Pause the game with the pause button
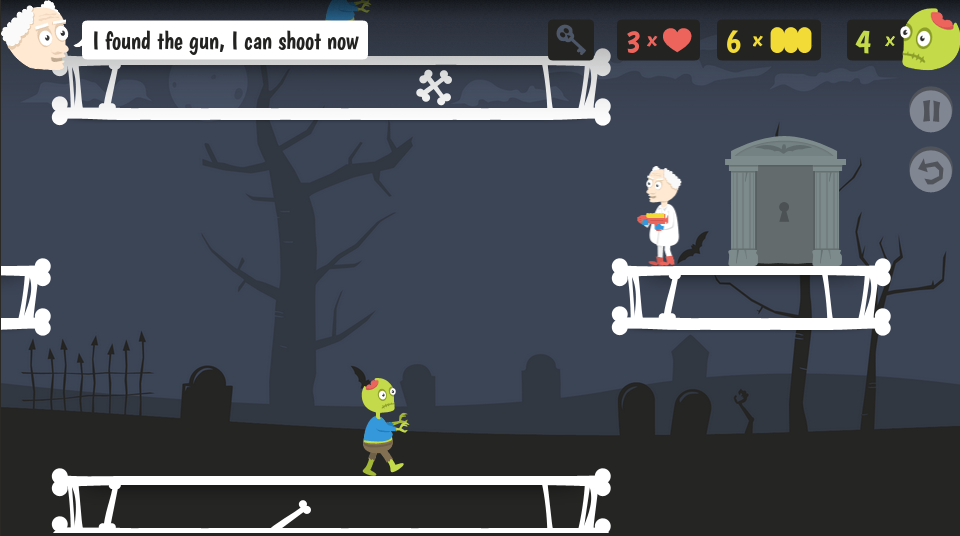The width and height of the screenshot is (960, 536). click(x=930, y=110)
